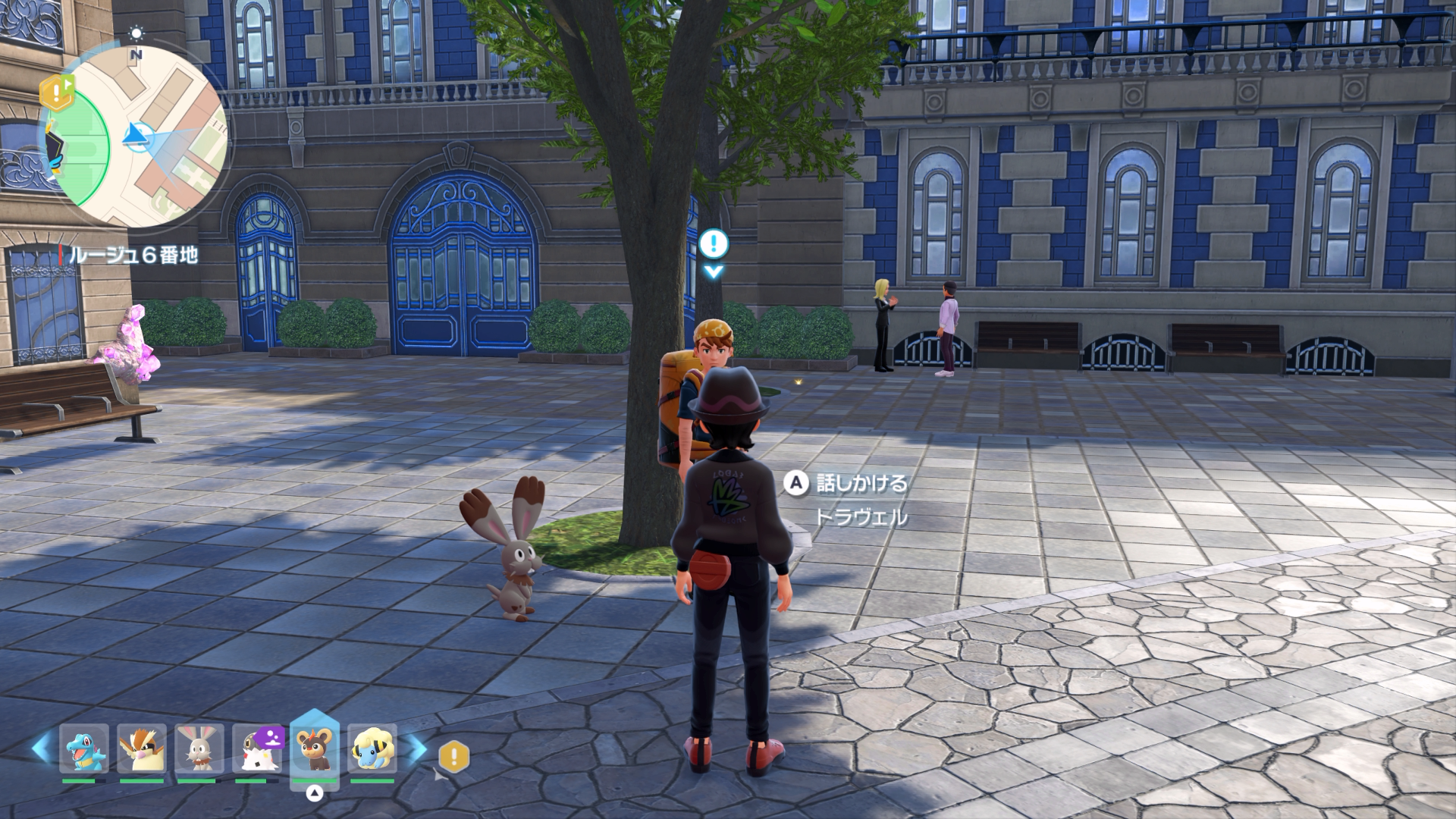Viewport: 1456px width, 819px height.
Task: Select the yellow quest marker on minimap
Action: 56,92
